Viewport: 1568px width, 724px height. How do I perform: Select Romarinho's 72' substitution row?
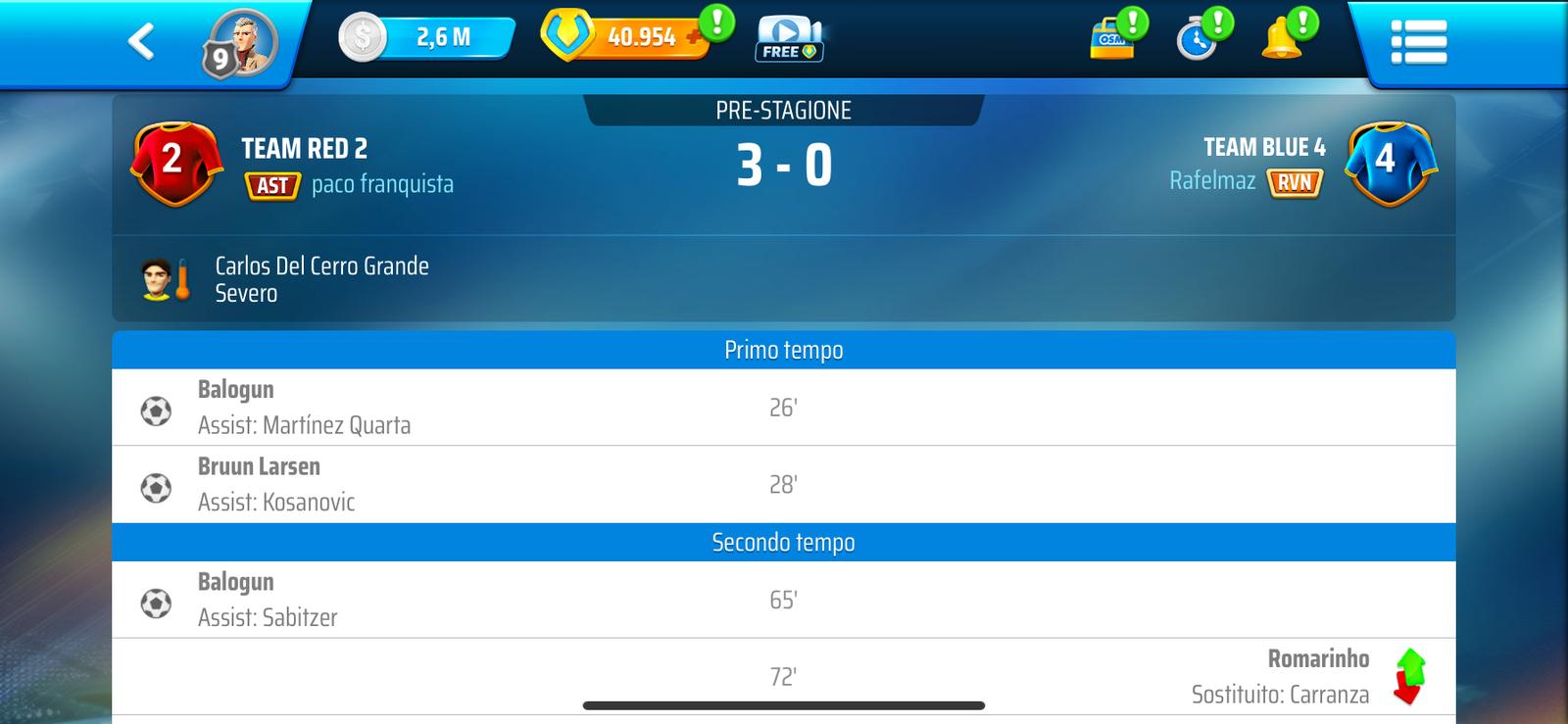pos(783,677)
